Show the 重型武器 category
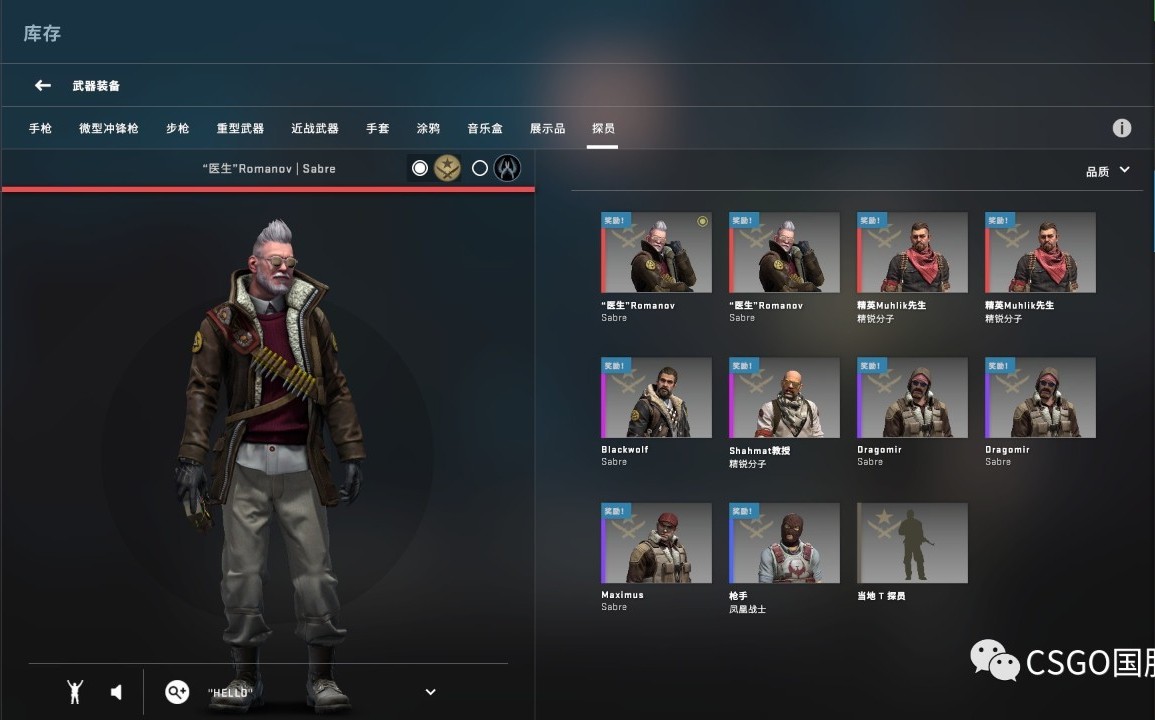Viewport: 1155px width, 720px height. 240,129
